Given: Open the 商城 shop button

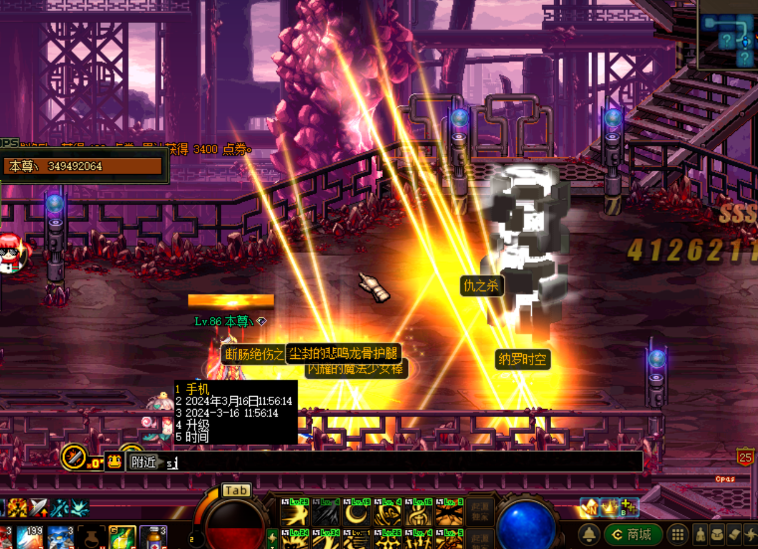Looking at the screenshot, I should 633,535.
